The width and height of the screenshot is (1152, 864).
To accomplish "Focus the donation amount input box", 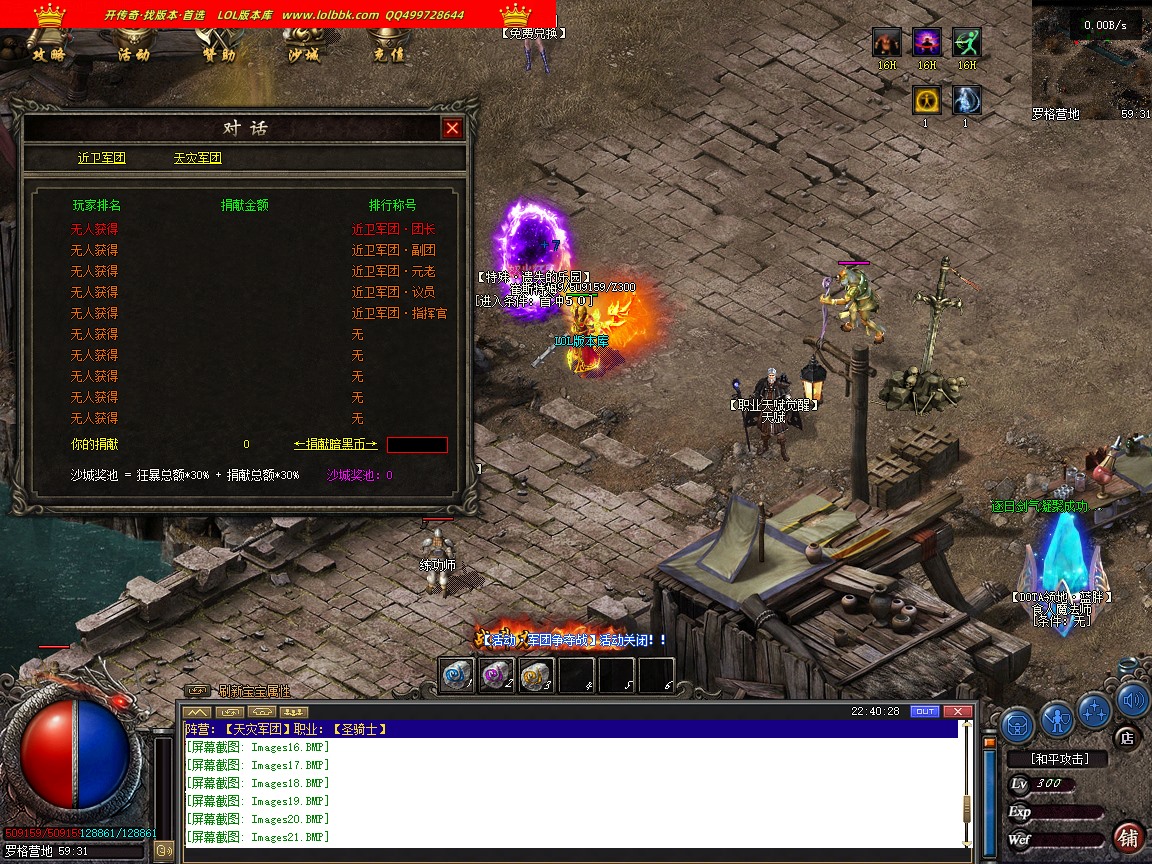I will pyautogui.click(x=417, y=444).
